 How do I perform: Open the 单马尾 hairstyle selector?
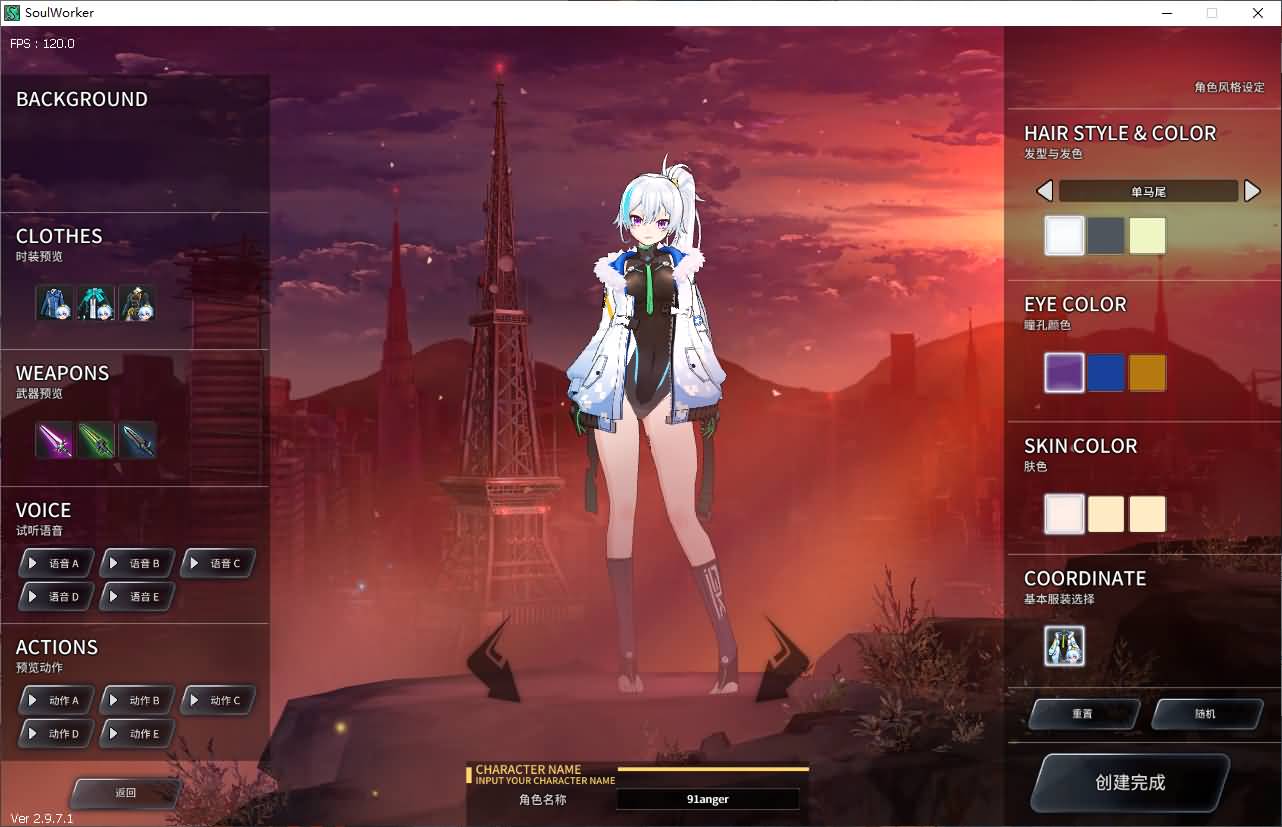click(x=1148, y=190)
